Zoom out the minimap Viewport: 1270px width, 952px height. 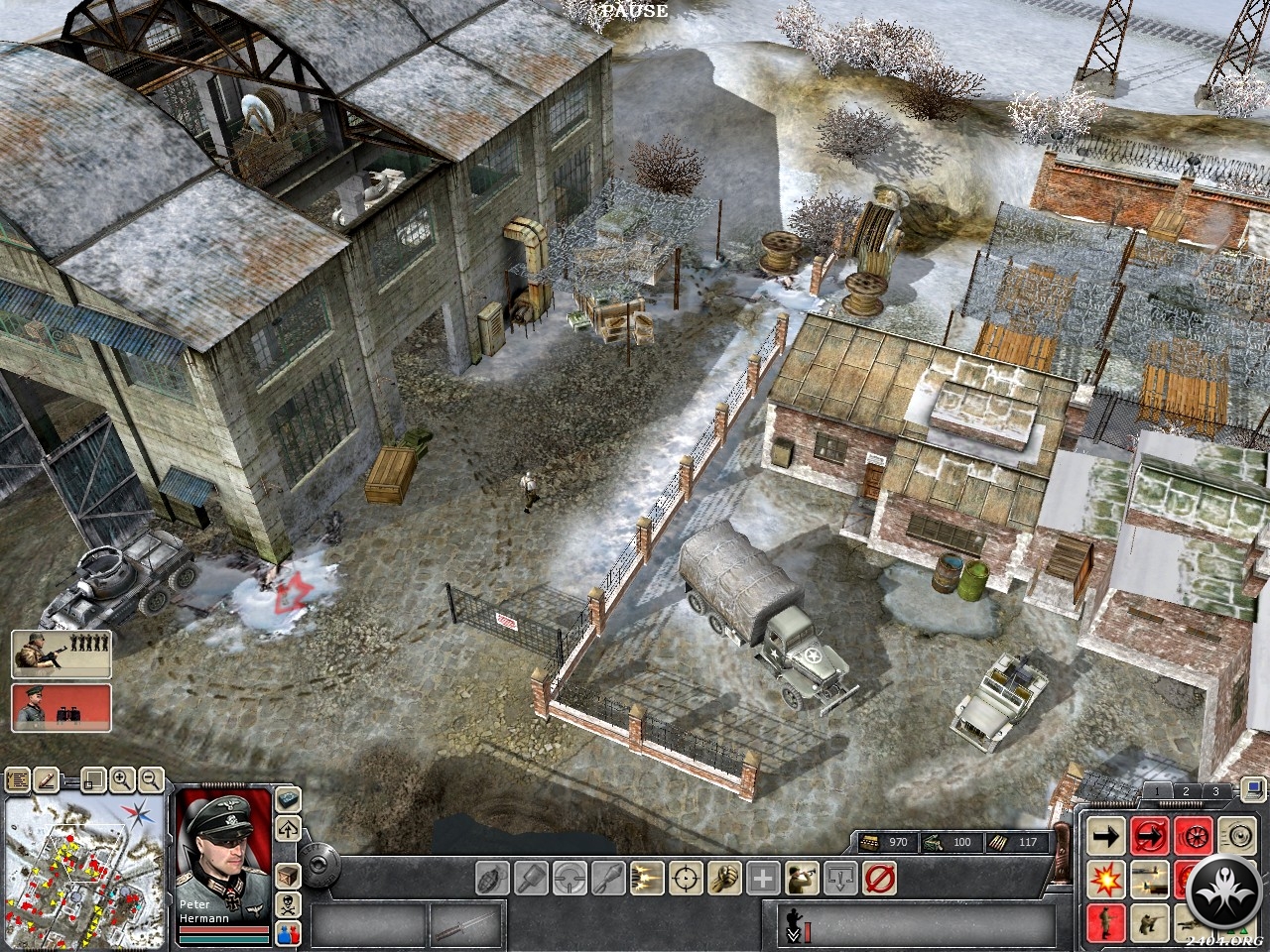151,780
